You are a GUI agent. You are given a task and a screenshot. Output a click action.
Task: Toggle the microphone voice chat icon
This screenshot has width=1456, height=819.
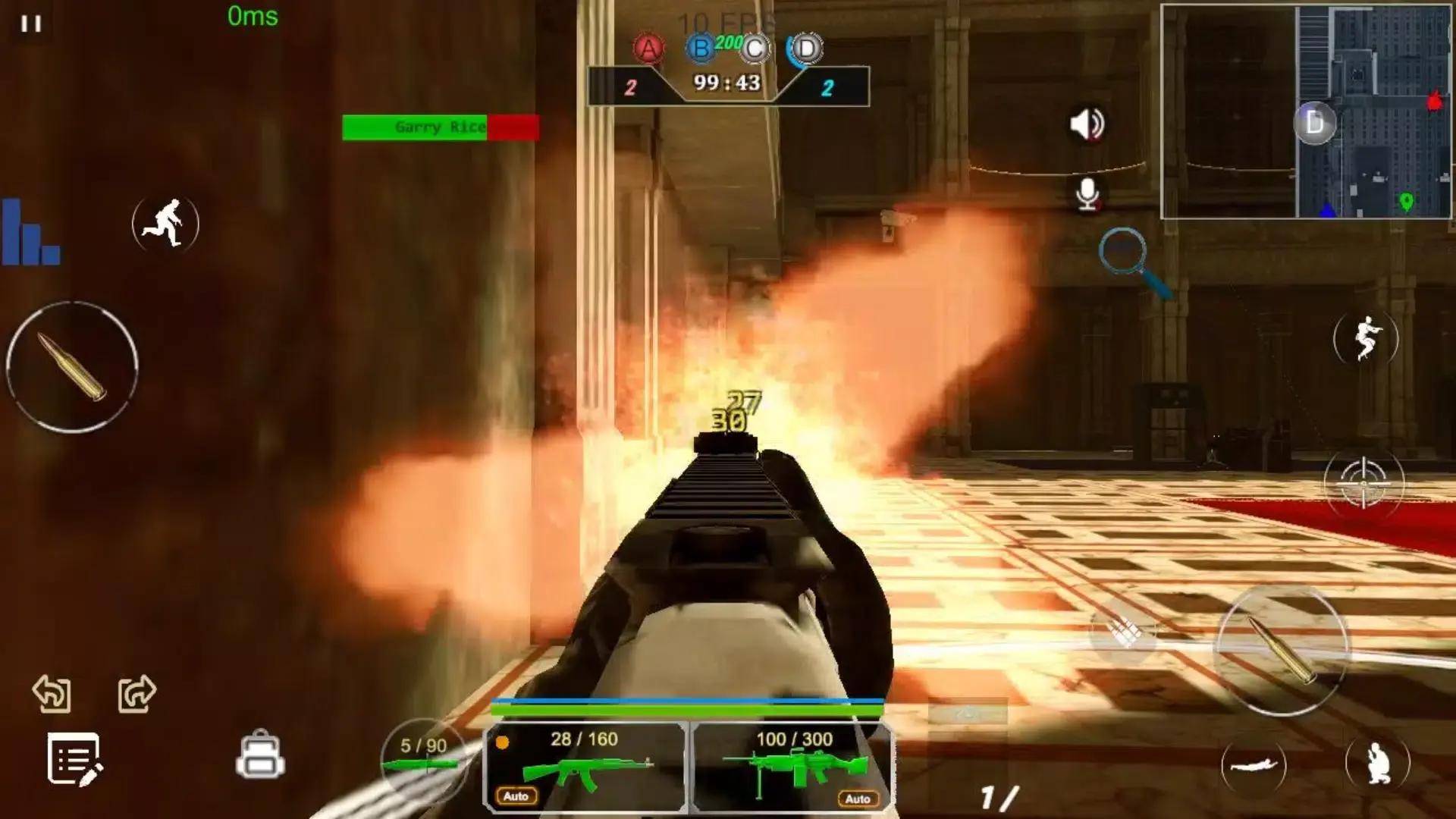tap(1087, 195)
